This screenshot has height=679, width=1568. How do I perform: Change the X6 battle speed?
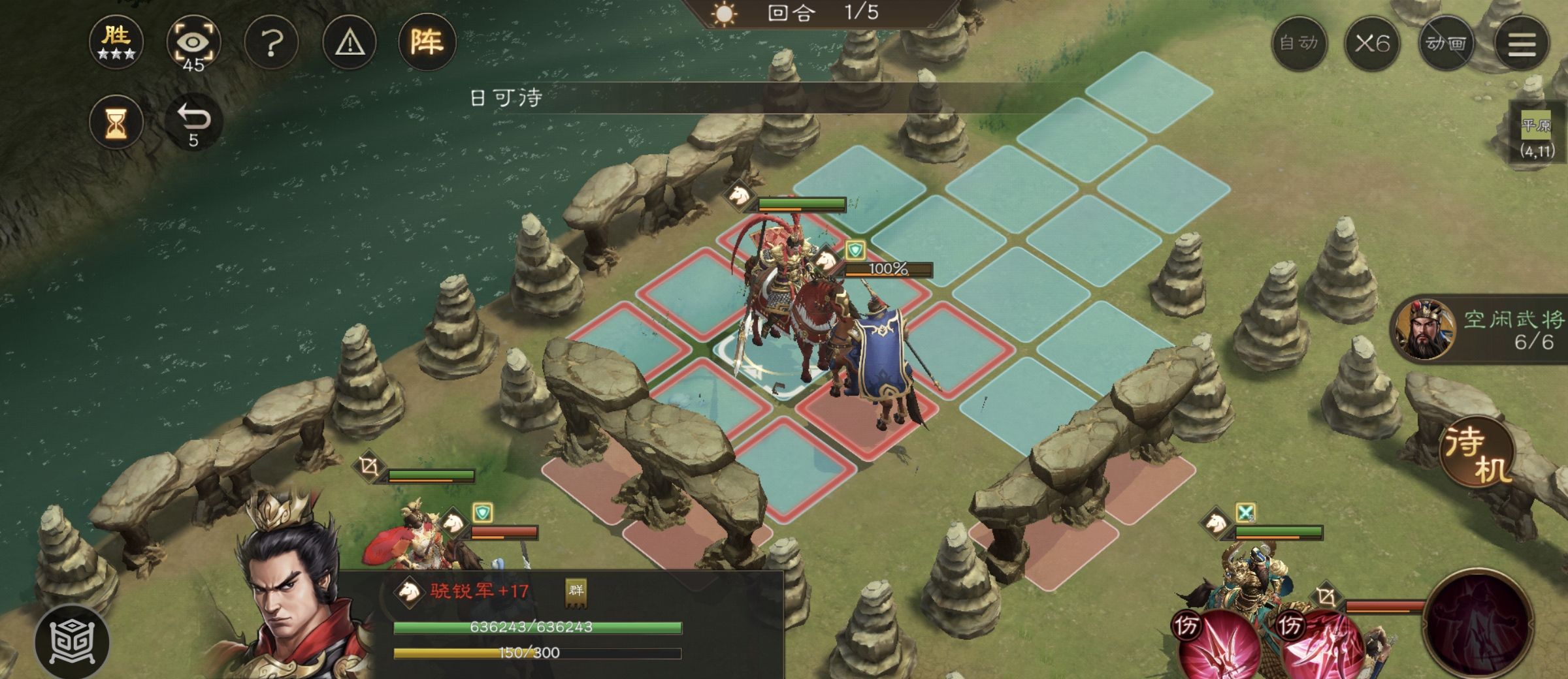tap(1372, 44)
